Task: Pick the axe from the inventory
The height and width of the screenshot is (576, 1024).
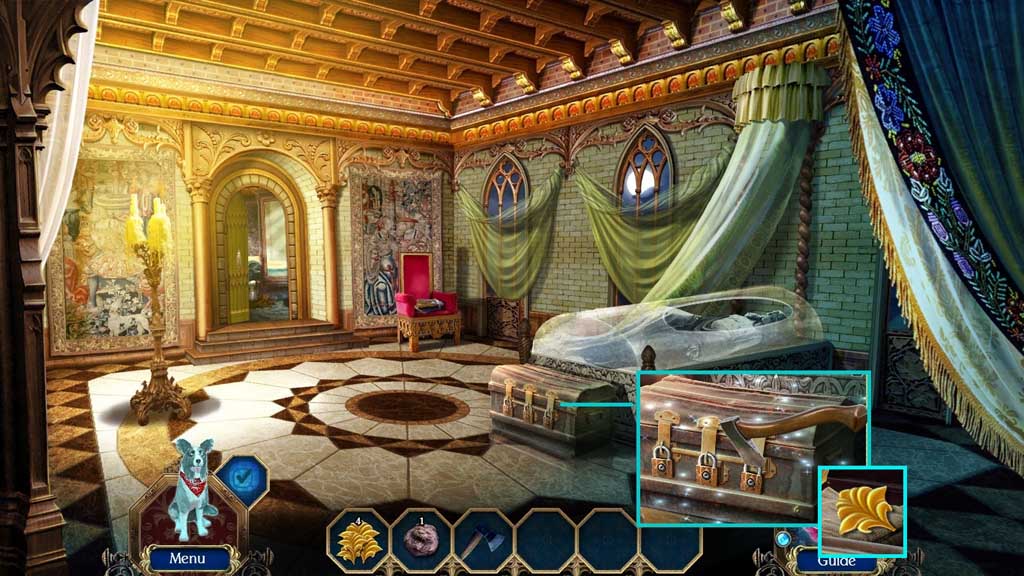Action: click(482, 542)
